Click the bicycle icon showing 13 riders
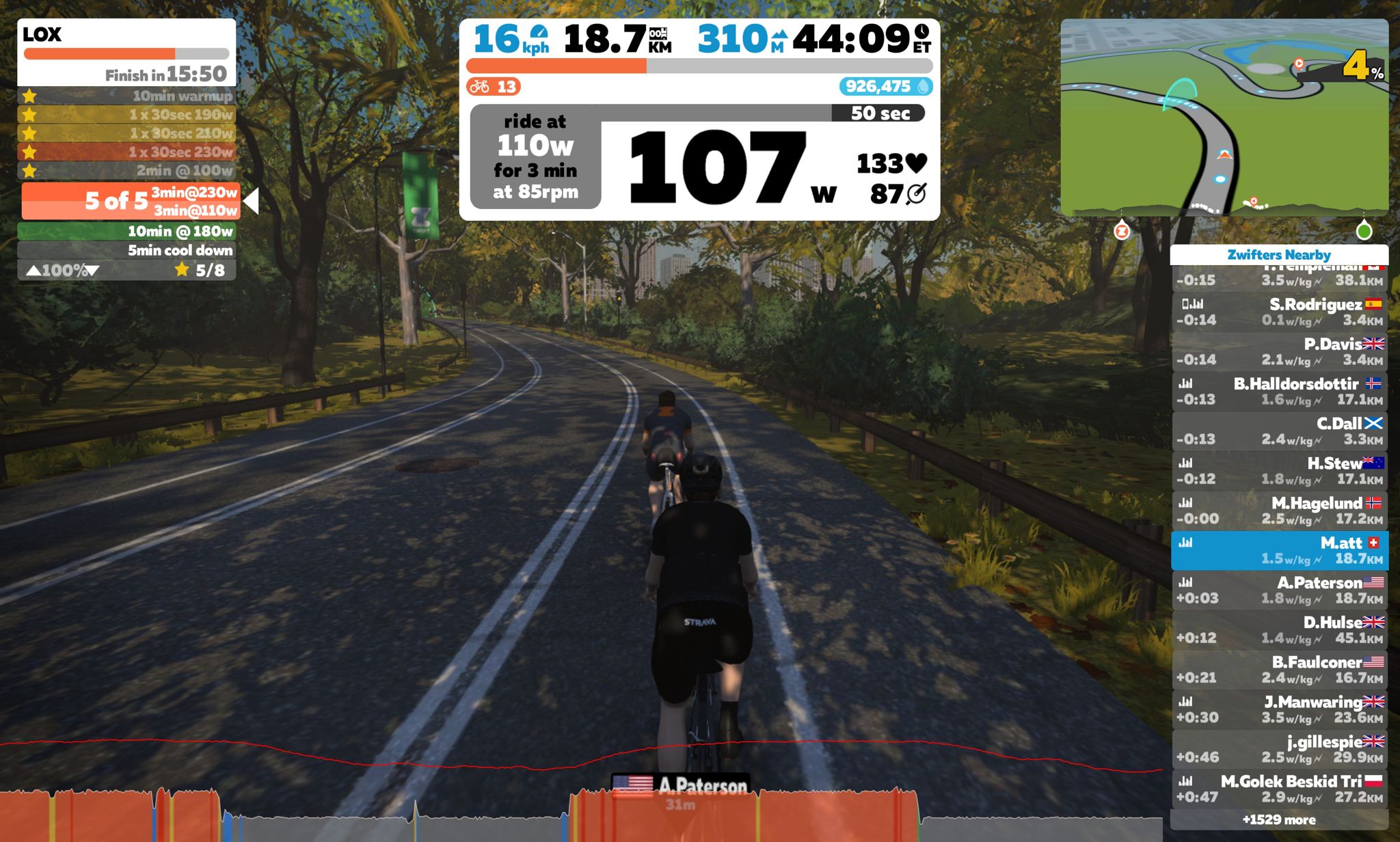 tap(481, 87)
